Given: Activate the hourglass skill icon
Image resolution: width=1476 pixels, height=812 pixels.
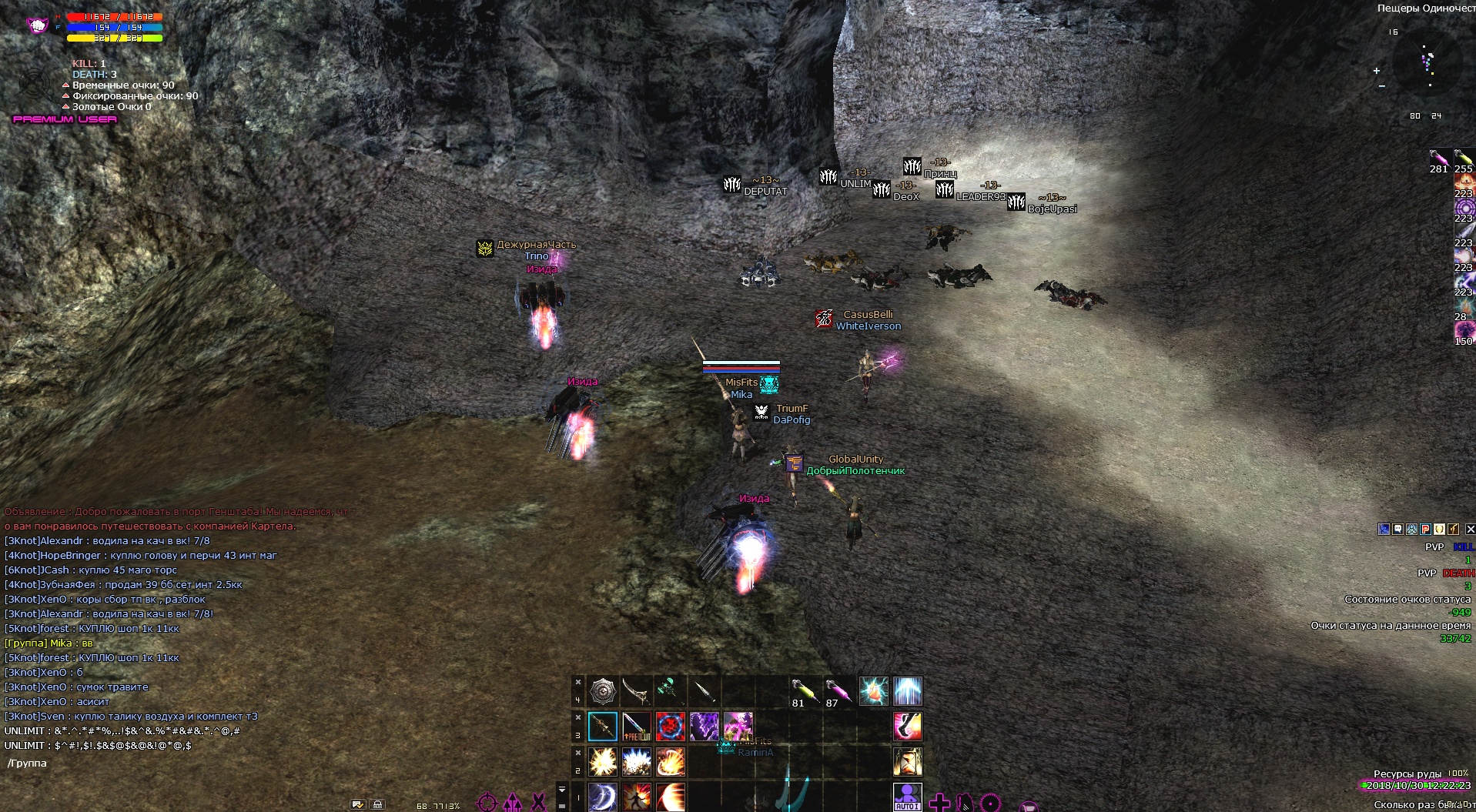Looking at the screenshot, I should pyautogui.click(x=908, y=761).
